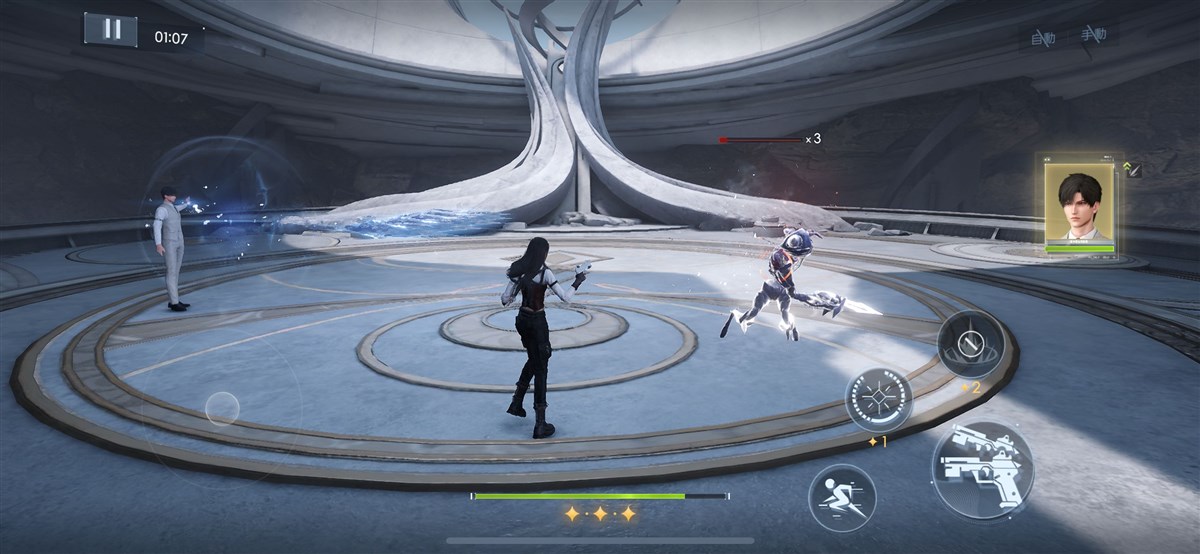Toggle the 自動 auto-battle mode
This screenshot has width=1200, height=554.
pyautogui.click(x=1042, y=39)
